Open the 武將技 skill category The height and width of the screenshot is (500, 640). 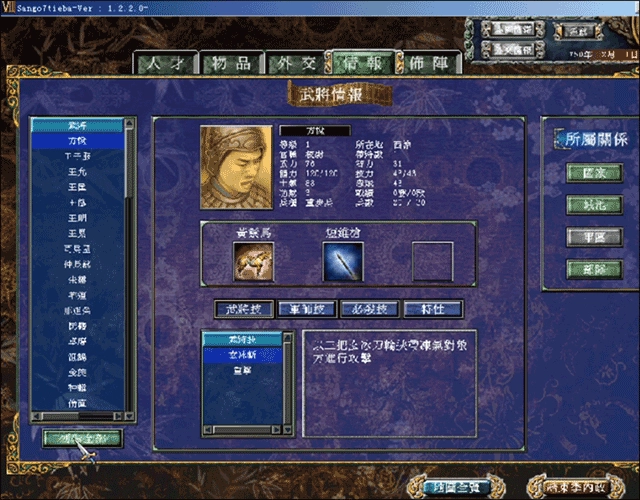click(241, 308)
